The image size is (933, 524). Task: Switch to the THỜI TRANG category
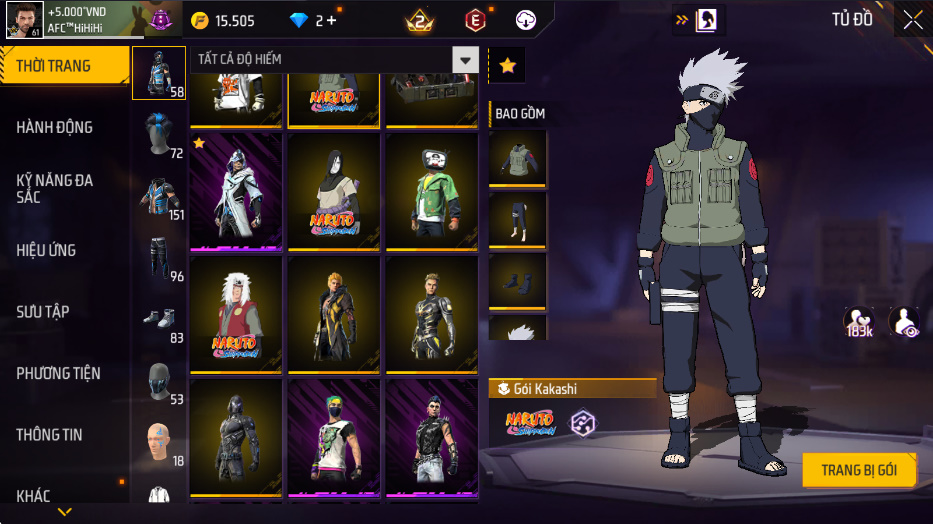[64, 66]
